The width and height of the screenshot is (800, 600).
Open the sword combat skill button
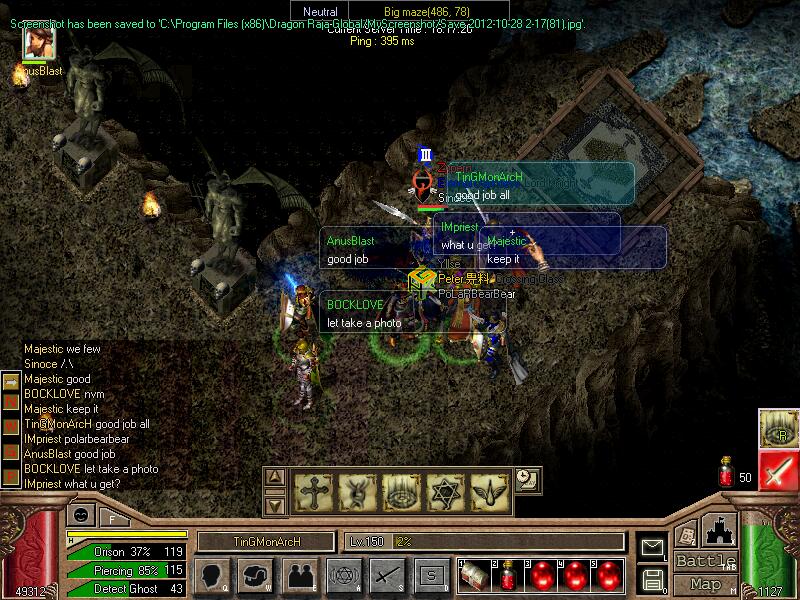387,575
